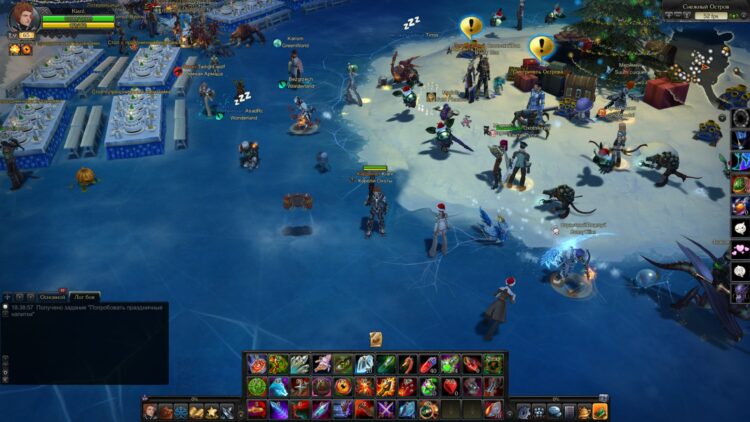Image resolution: width=750 pixels, height=422 pixels.
Task: Switch to the "Лог боя" combat log tab
Action: coord(84,297)
